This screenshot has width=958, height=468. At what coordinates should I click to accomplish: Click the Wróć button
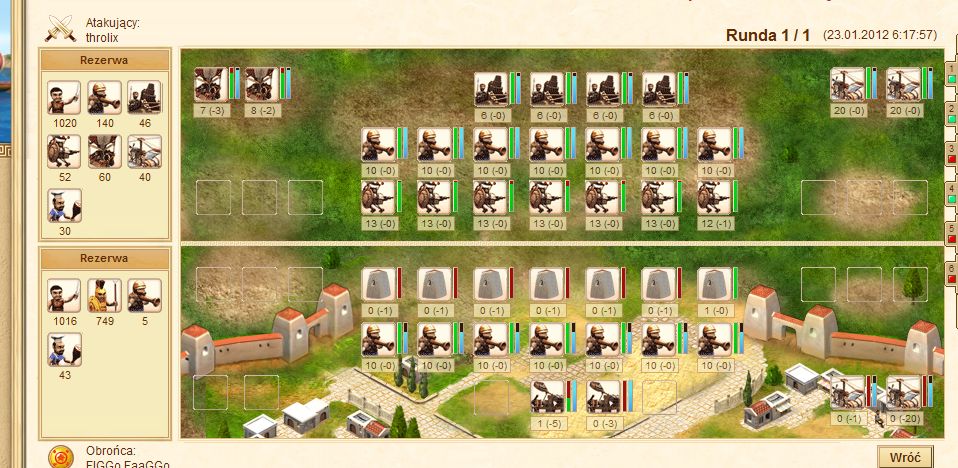pos(904,456)
